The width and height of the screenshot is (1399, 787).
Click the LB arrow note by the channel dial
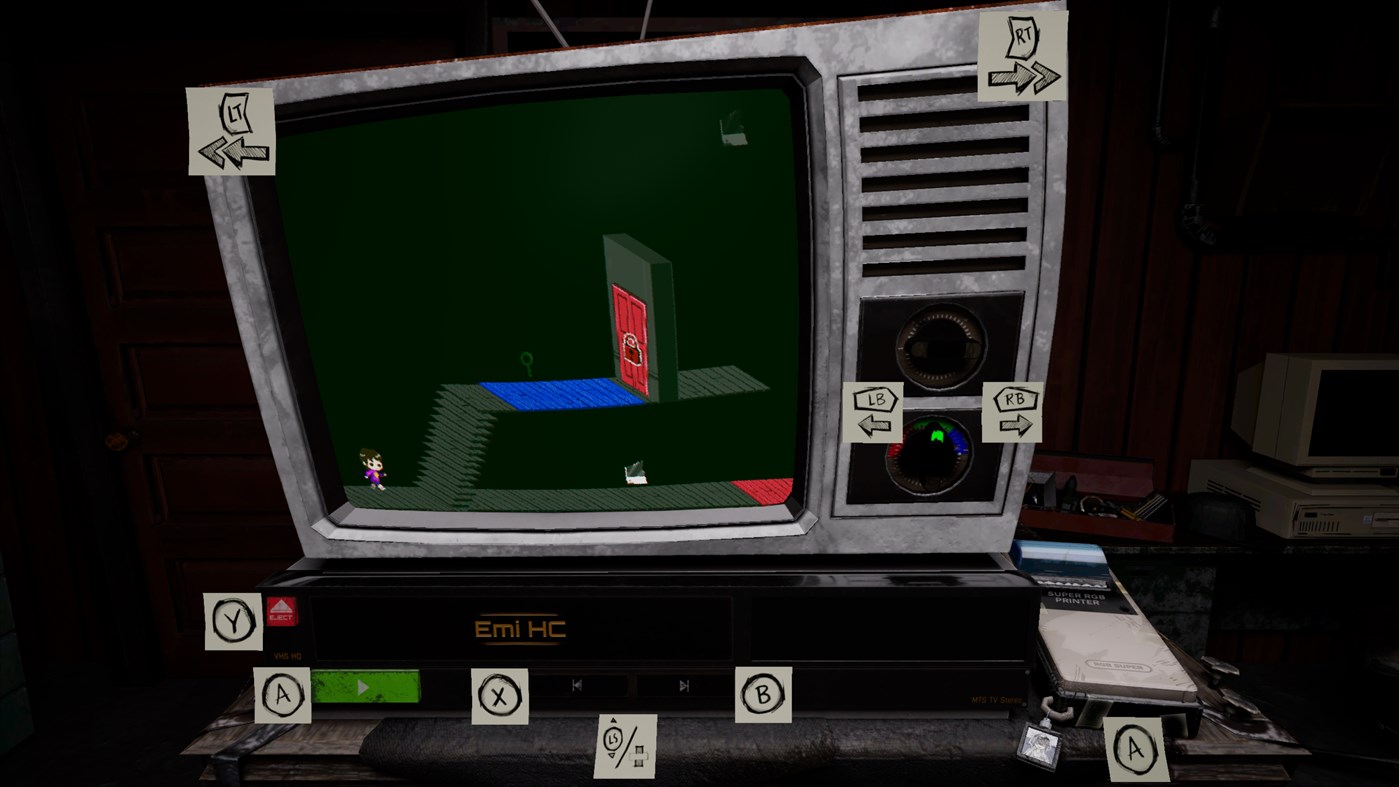(x=872, y=410)
